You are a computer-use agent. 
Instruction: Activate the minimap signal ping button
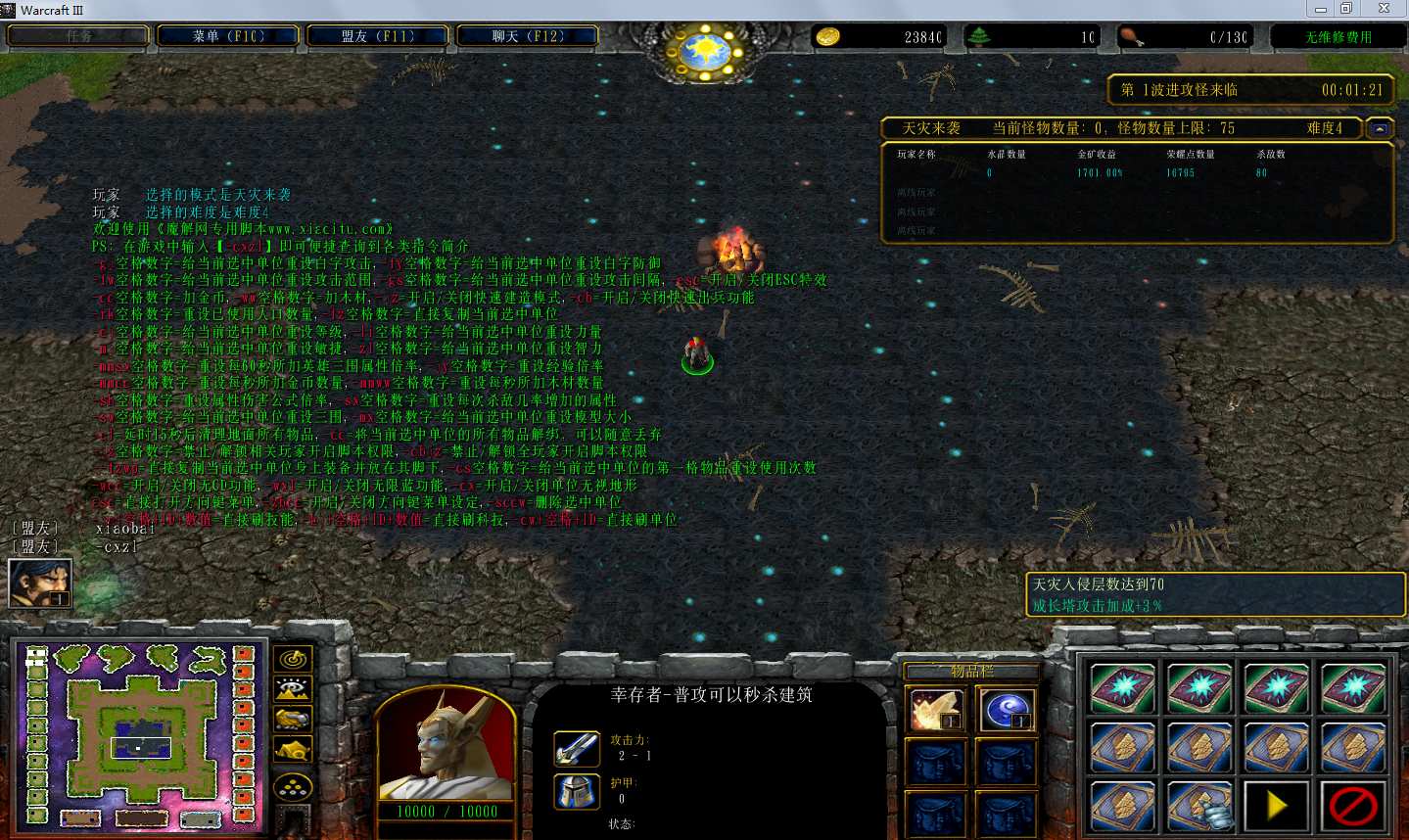pos(293,660)
